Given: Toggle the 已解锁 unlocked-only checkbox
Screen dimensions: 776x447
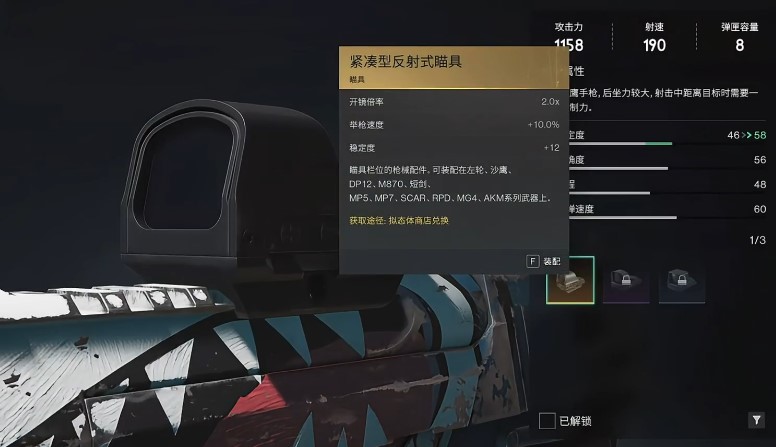Looking at the screenshot, I should (547, 420).
